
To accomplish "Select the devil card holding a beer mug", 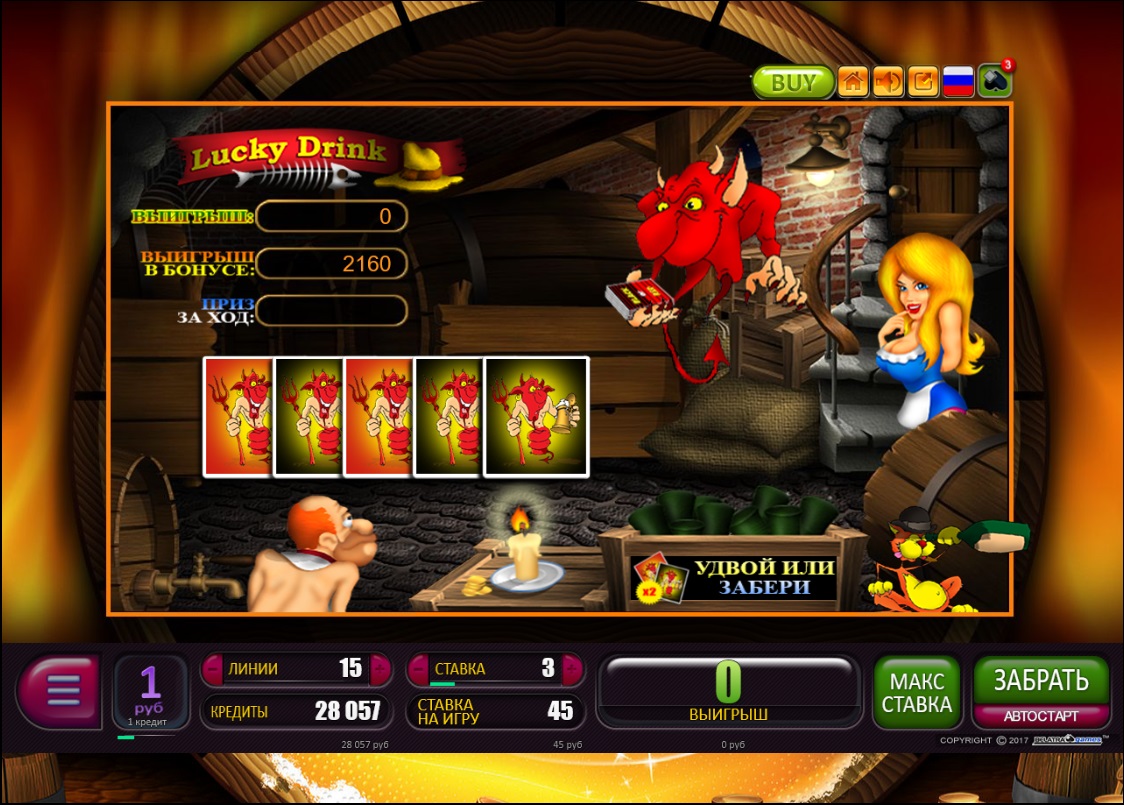I will pos(536,415).
